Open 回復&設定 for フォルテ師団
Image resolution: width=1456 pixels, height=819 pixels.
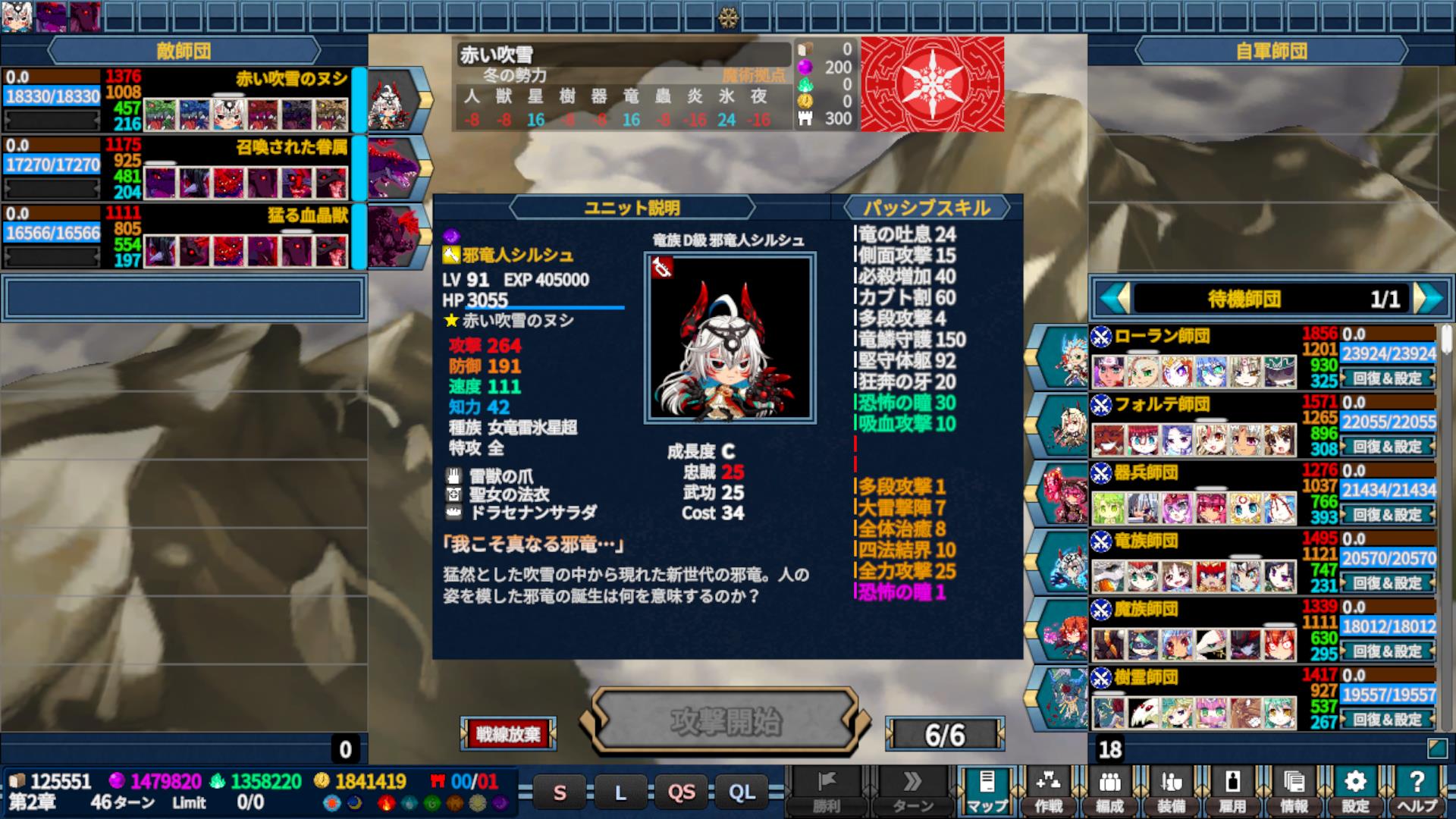(x=1387, y=446)
